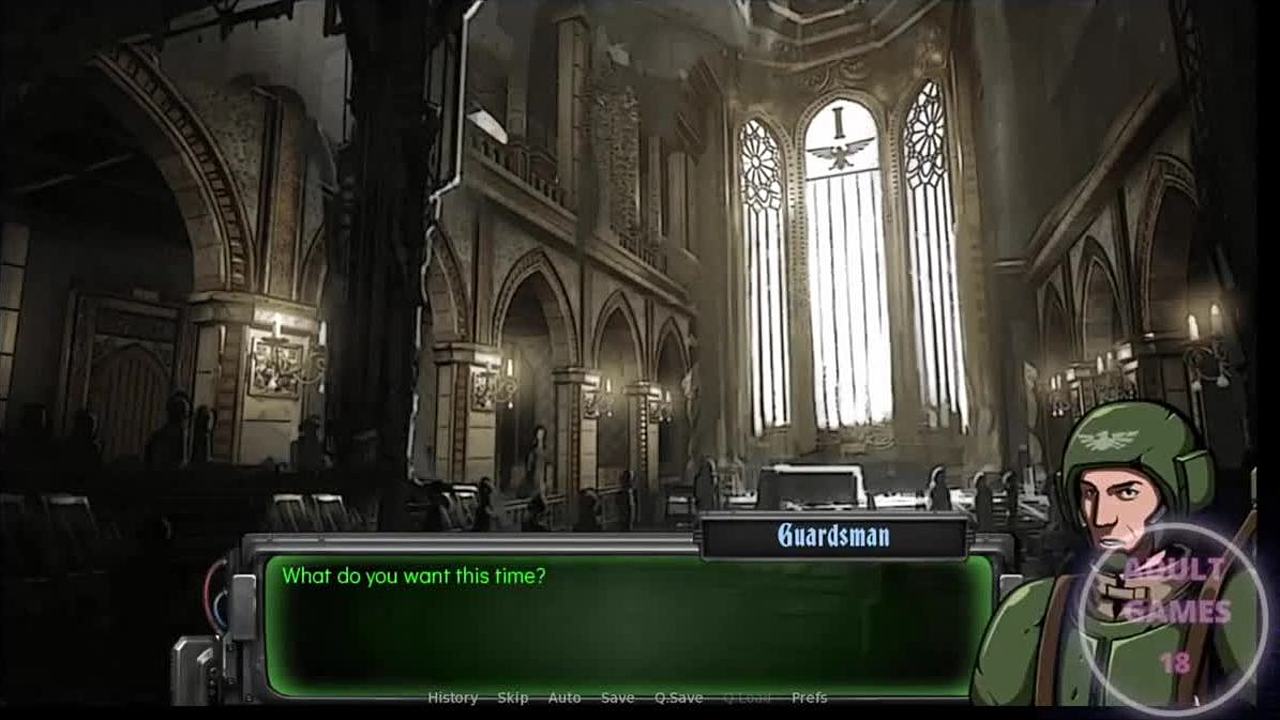Open Prefs settings
The height and width of the screenshot is (720, 1280).
809,698
